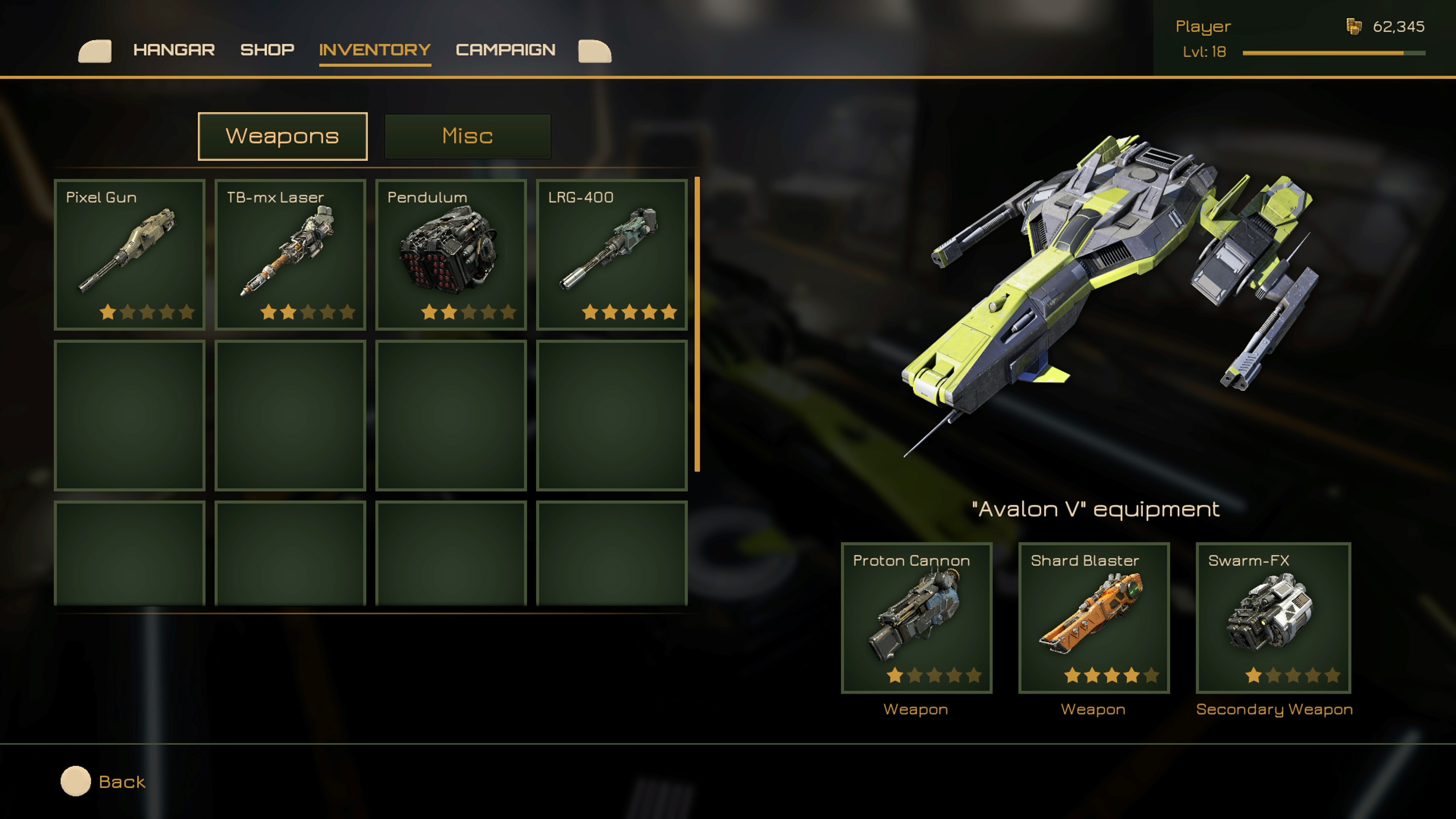The image size is (1456, 819).
Task: Switch to the Weapons category
Action: pos(282,136)
